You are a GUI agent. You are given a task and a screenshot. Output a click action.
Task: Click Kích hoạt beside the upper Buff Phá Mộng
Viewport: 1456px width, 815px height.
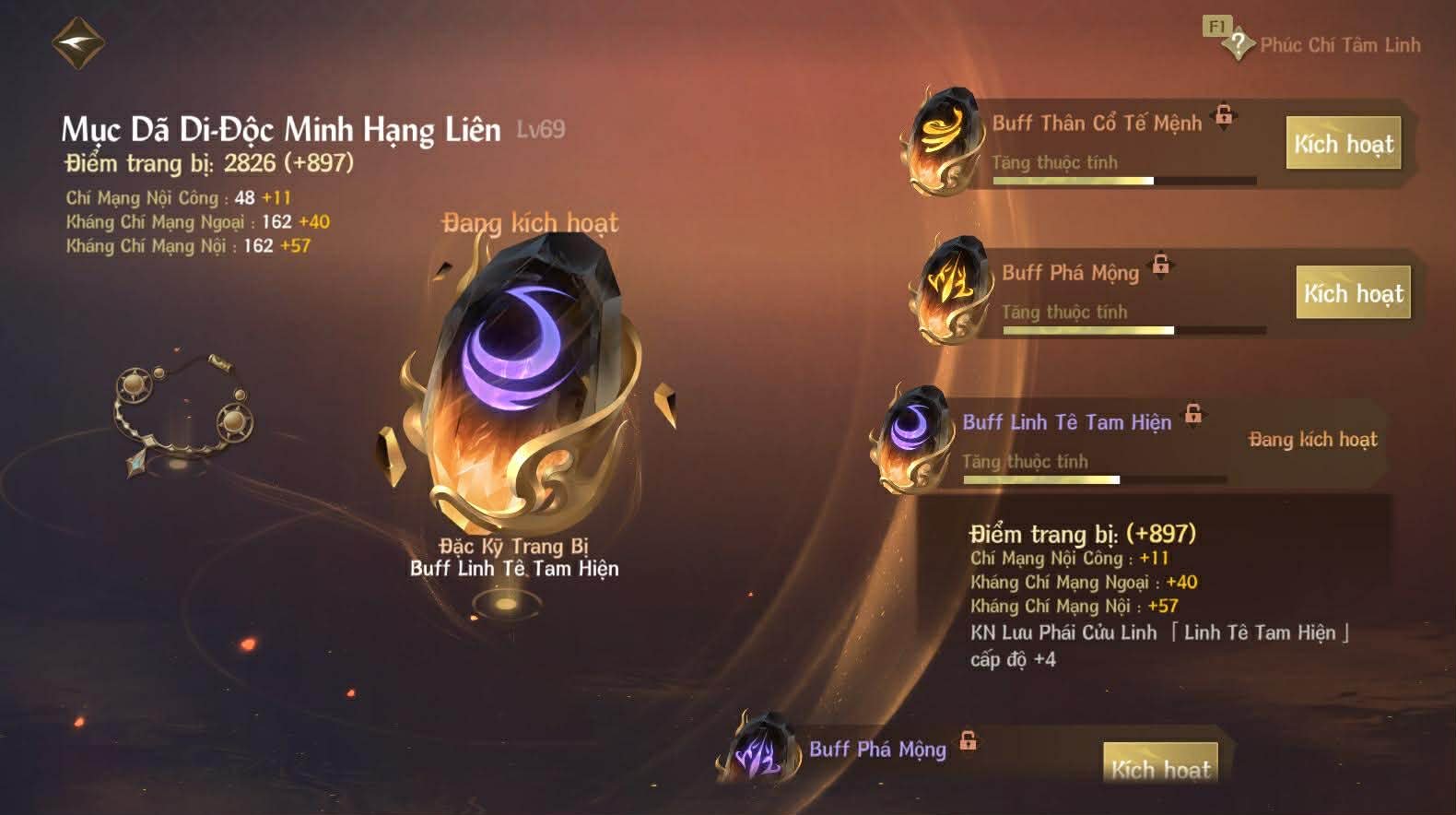[1353, 293]
